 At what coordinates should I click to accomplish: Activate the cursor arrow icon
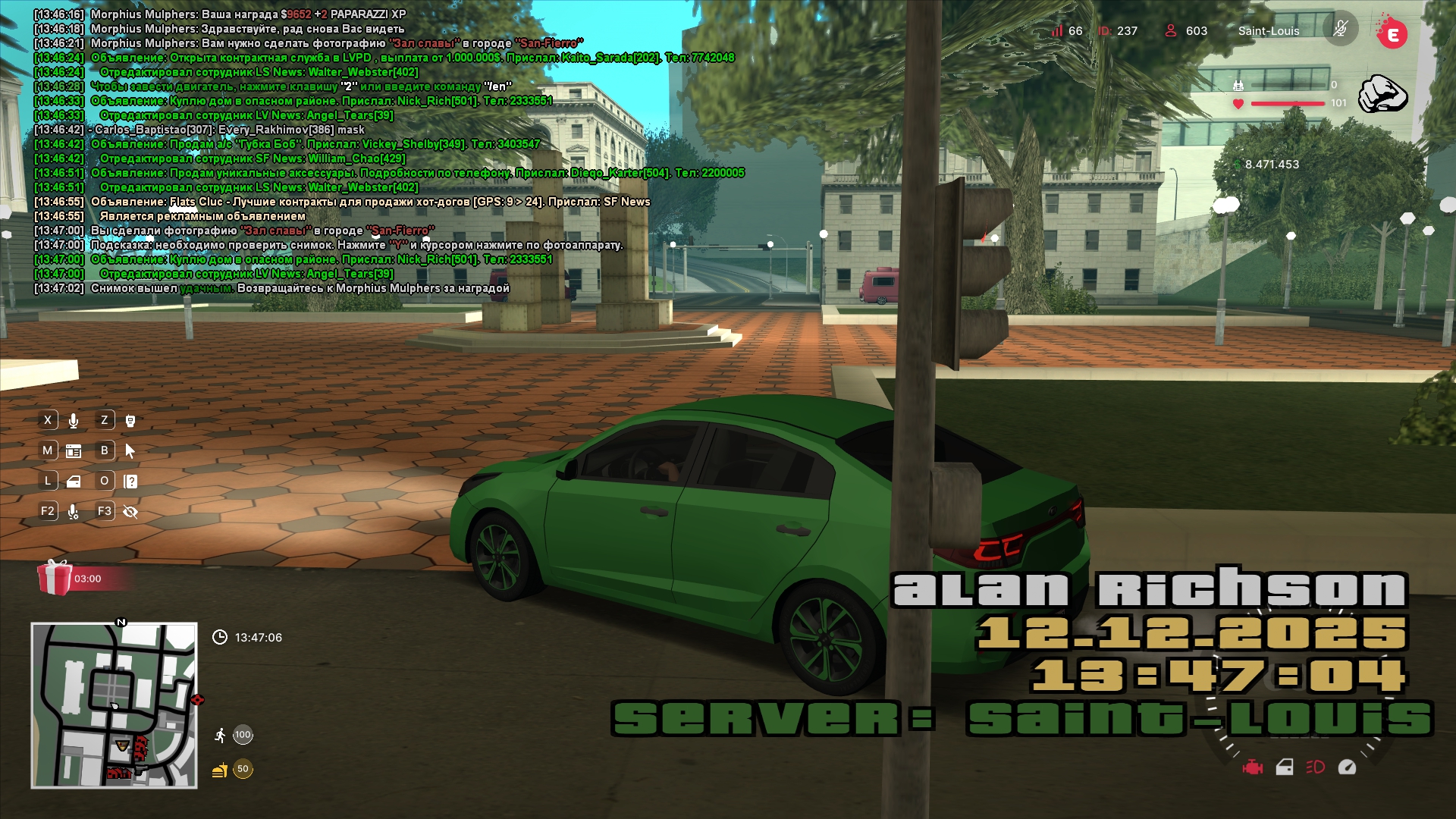130,451
